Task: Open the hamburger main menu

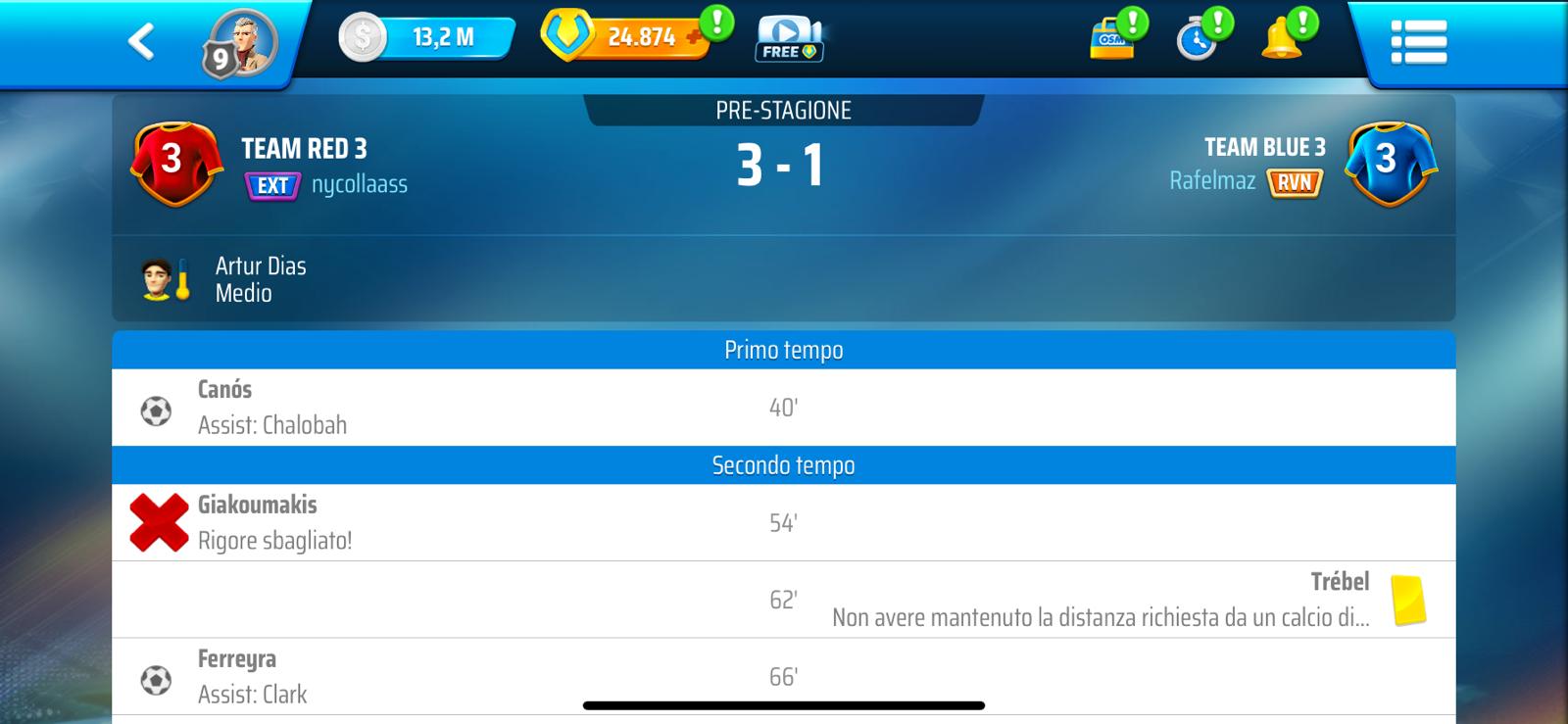Action: (x=1418, y=42)
